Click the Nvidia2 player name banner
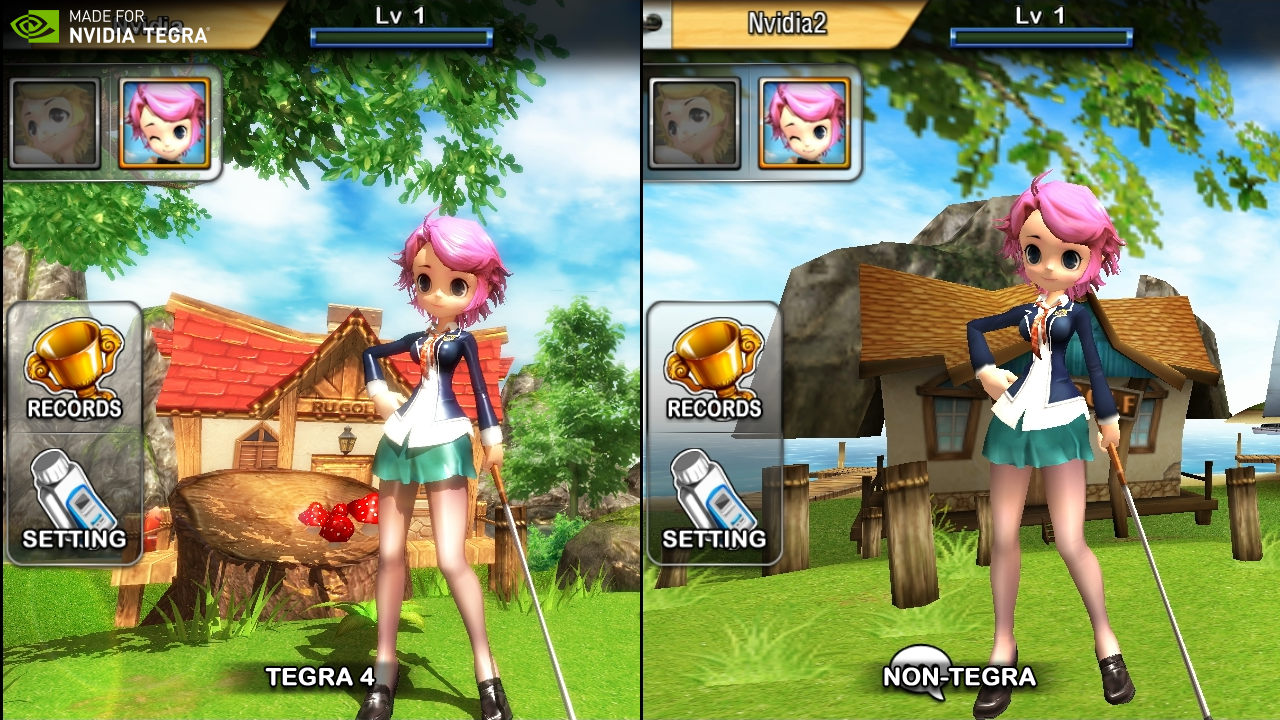 point(787,23)
